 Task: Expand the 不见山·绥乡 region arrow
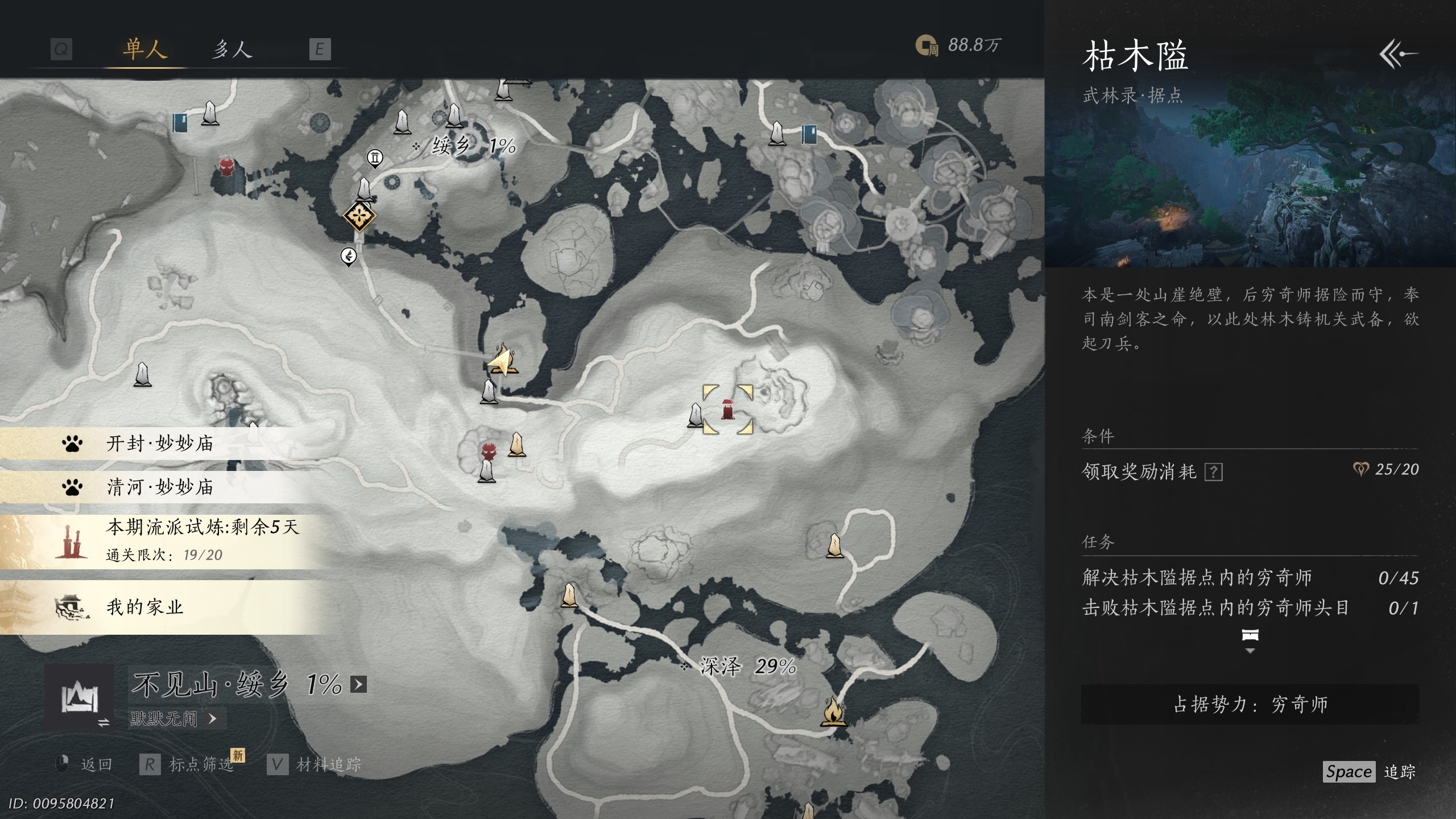pyautogui.click(x=358, y=684)
